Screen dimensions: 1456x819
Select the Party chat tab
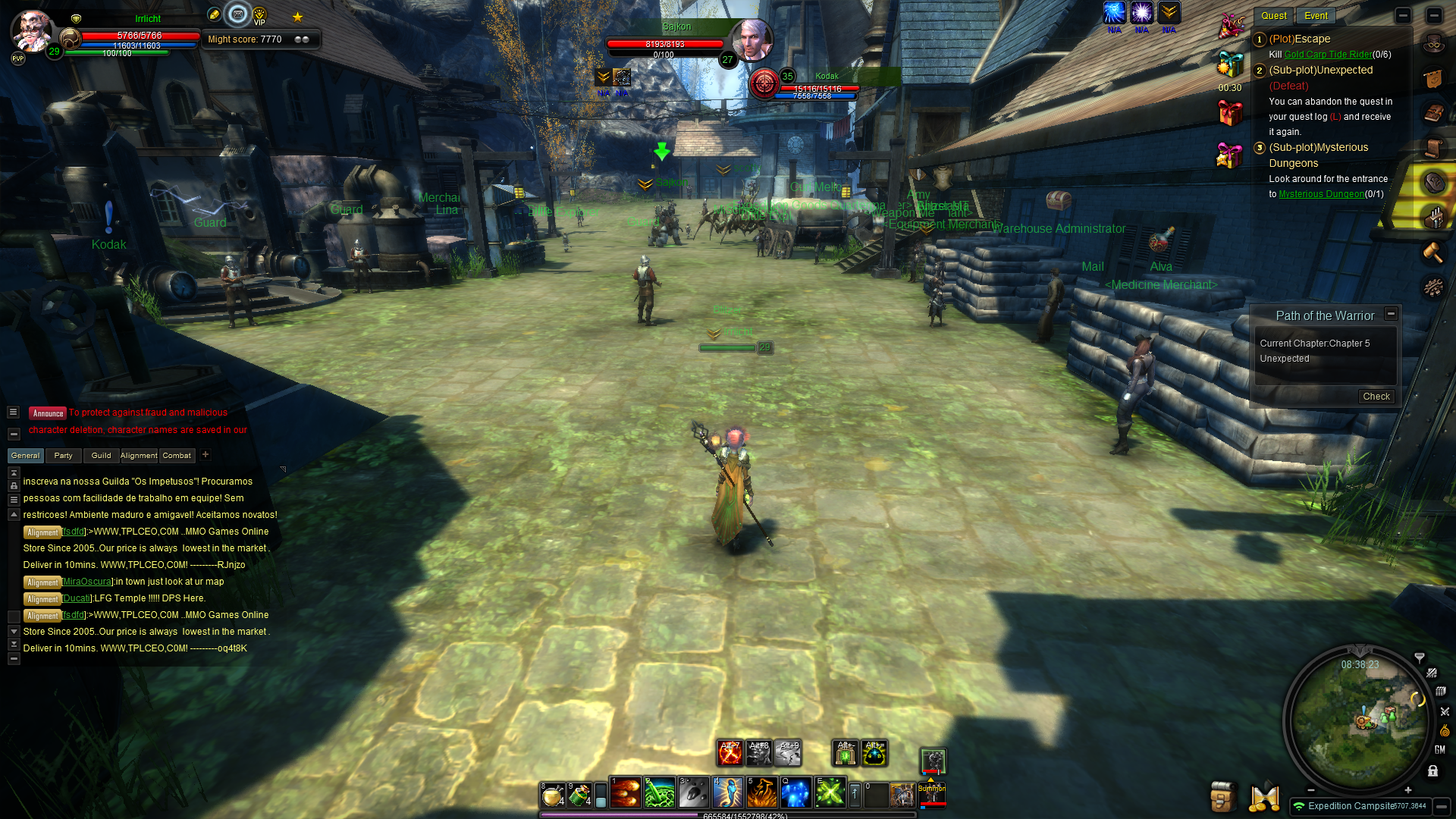point(63,456)
